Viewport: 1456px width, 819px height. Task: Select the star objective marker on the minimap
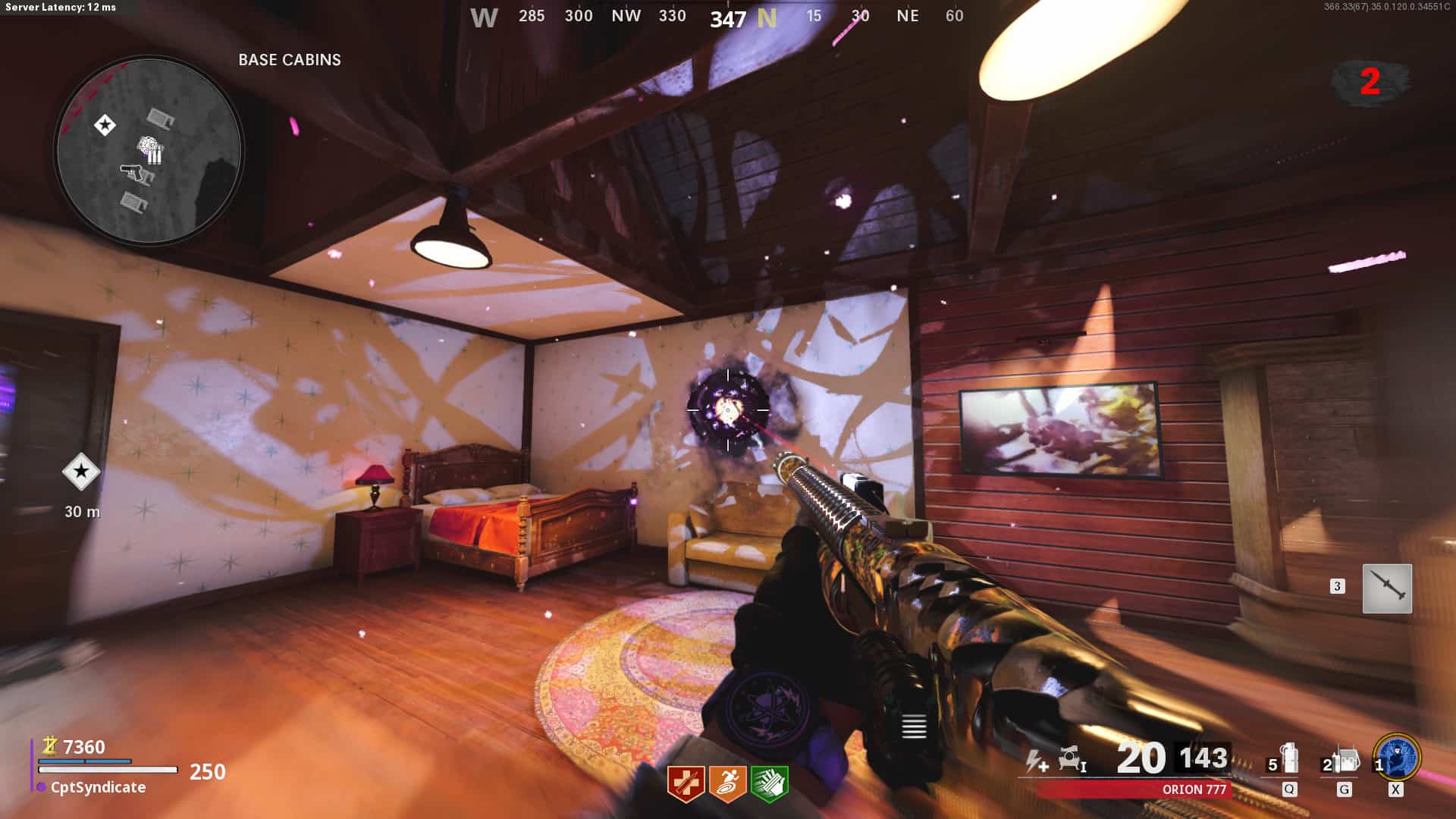click(x=105, y=124)
